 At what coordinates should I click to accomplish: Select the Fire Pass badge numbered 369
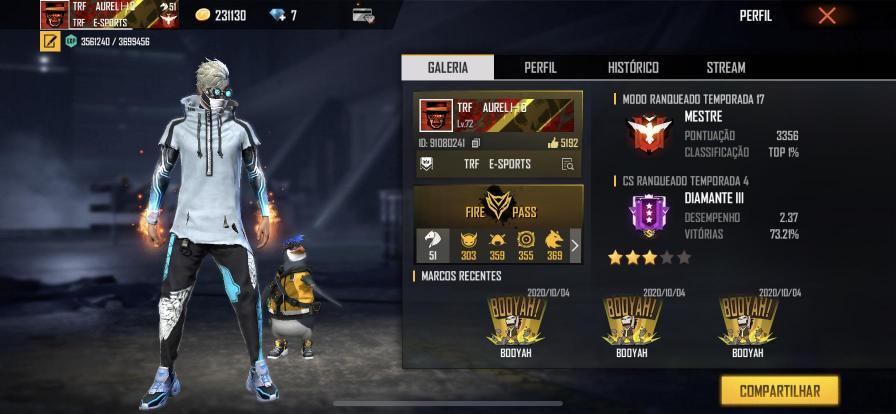pos(554,245)
